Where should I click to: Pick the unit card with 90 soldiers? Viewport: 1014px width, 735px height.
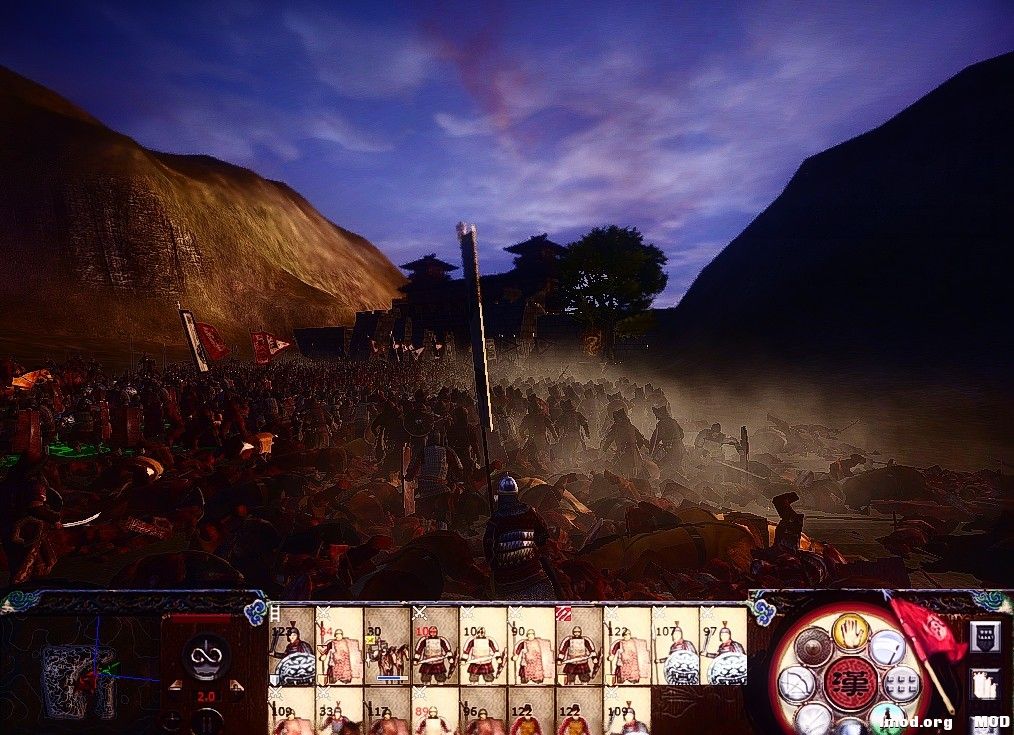(x=530, y=647)
